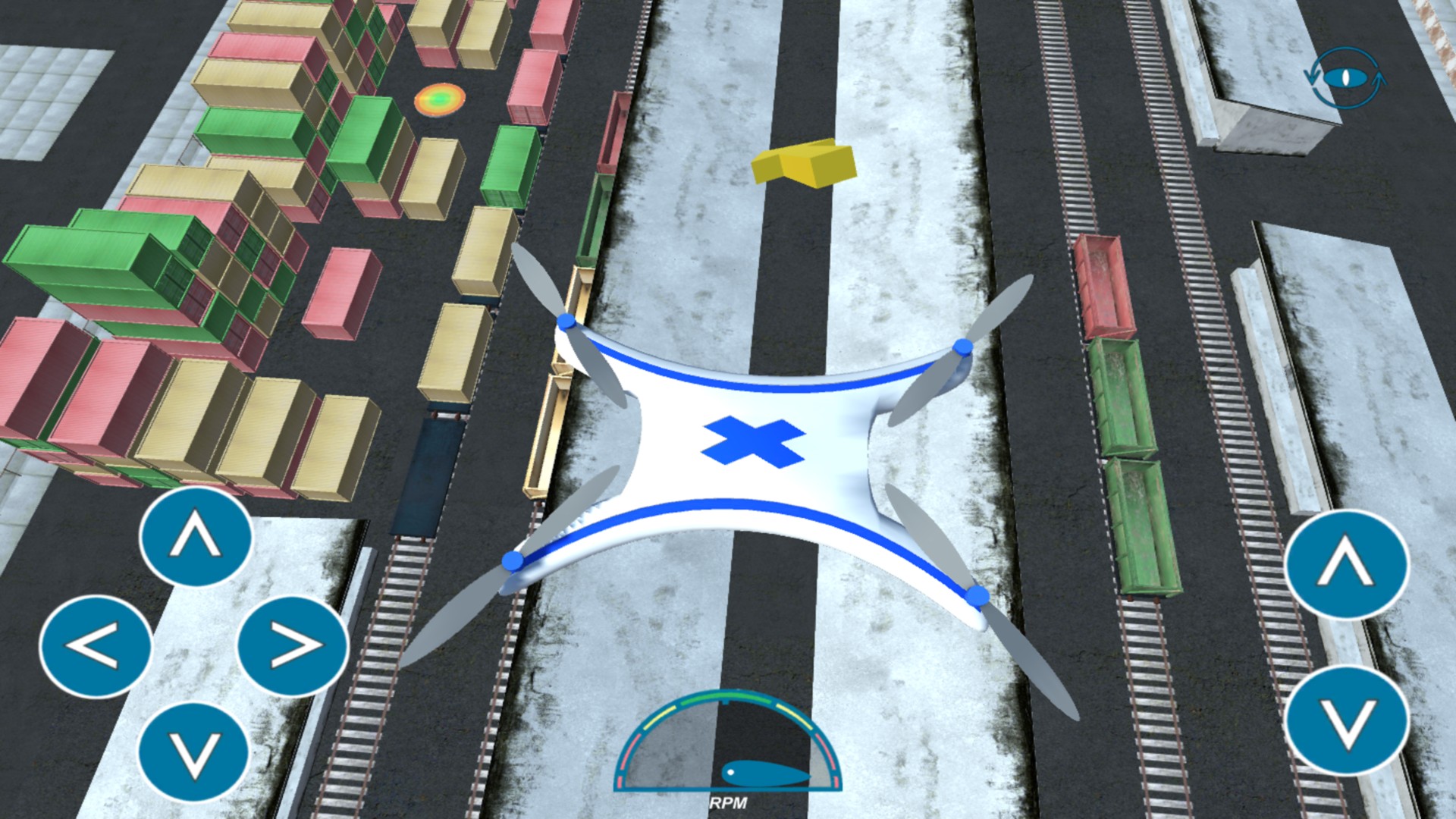Hit the down arrow of the two-arrow throttle pair
Image resolution: width=1456 pixels, height=819 pixels.
tap(1347, 720)
